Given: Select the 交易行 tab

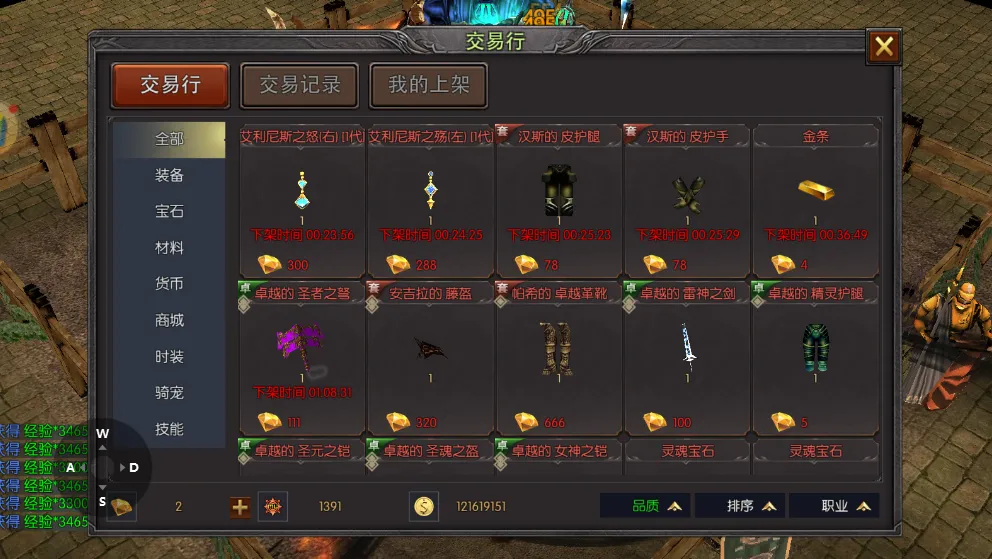Looking at the screenshot, I should point(170,86).
